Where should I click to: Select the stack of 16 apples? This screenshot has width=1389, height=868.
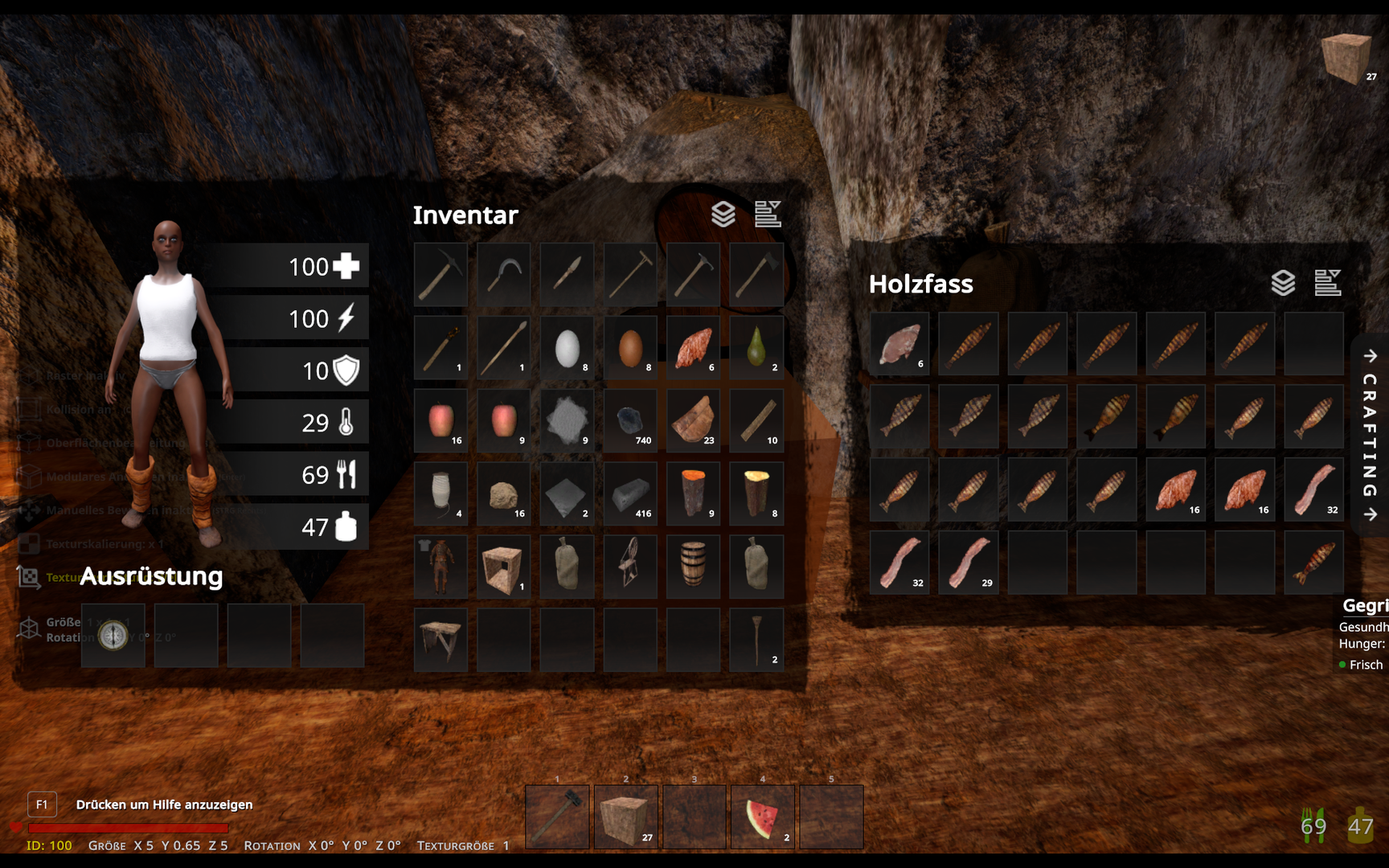[440, 421]
